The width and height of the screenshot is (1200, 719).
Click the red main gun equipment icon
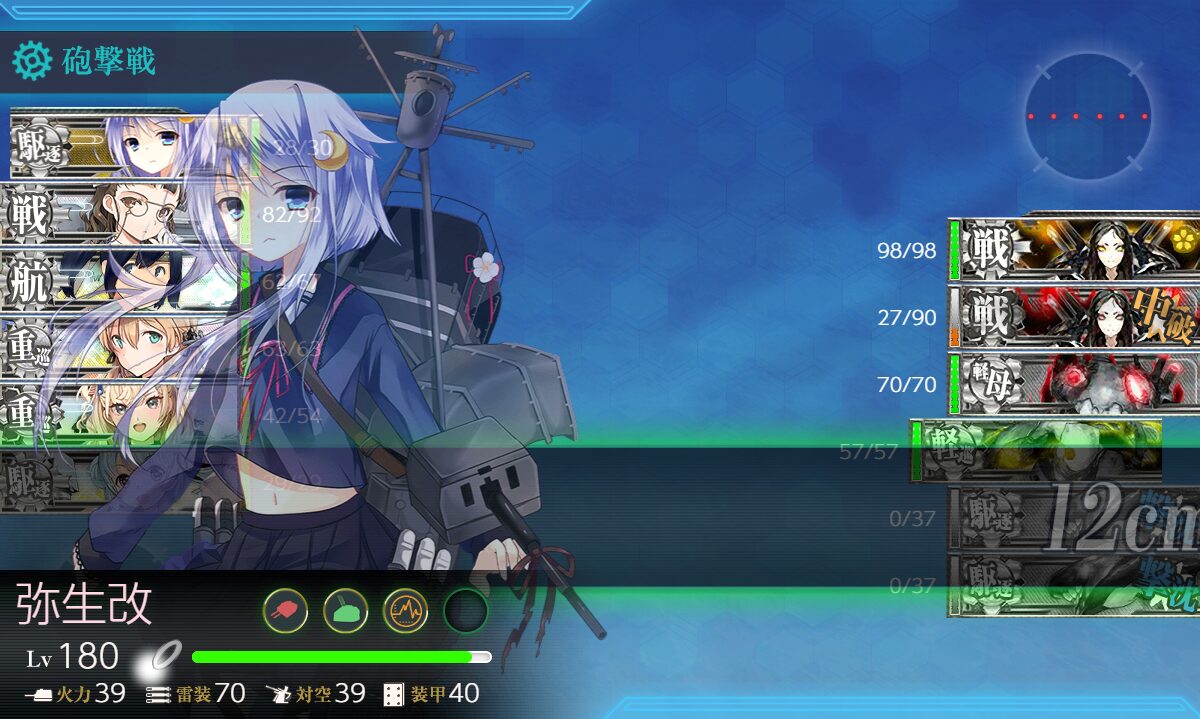285,610
